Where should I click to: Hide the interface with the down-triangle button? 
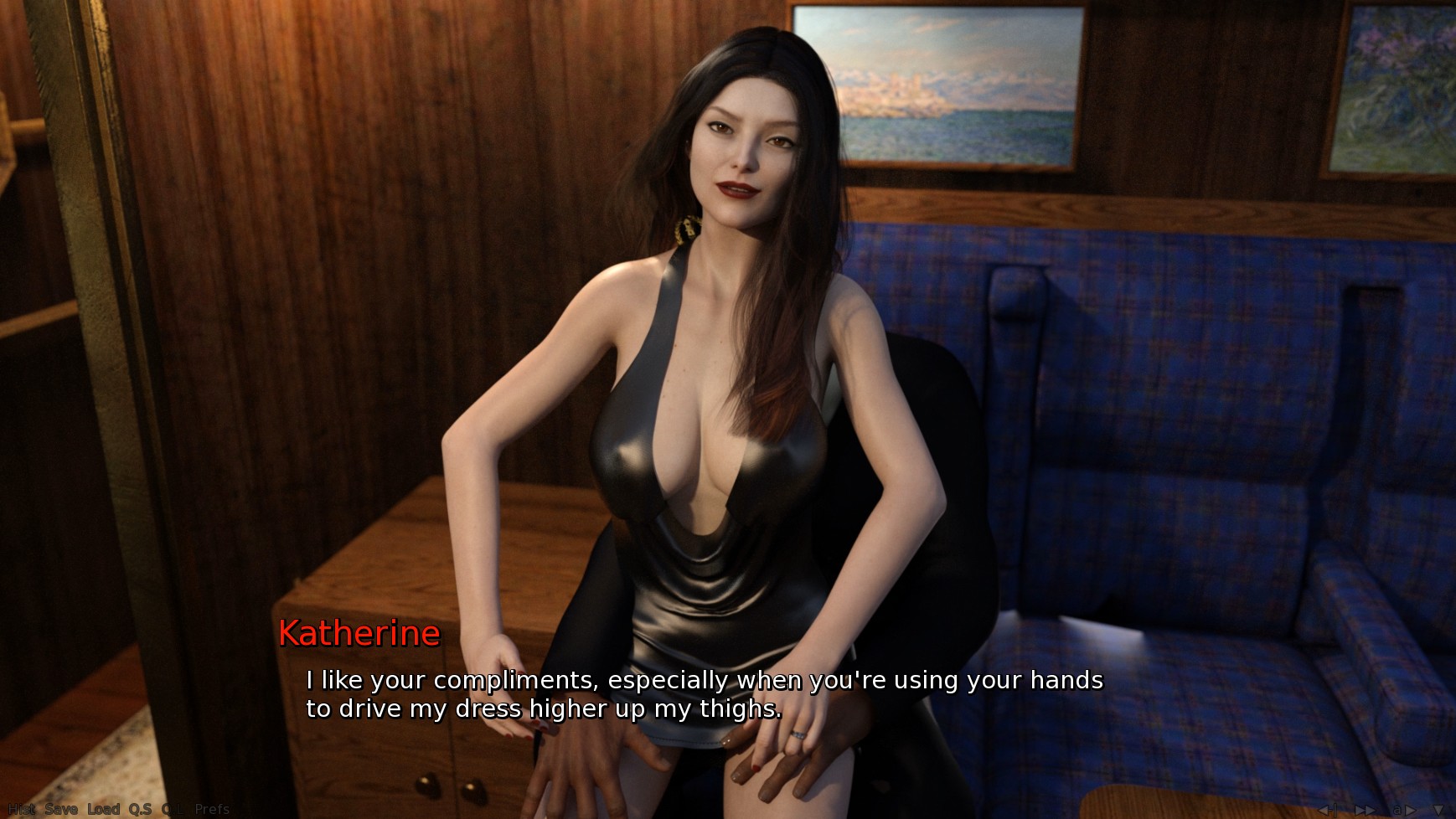coord(1438,810)
